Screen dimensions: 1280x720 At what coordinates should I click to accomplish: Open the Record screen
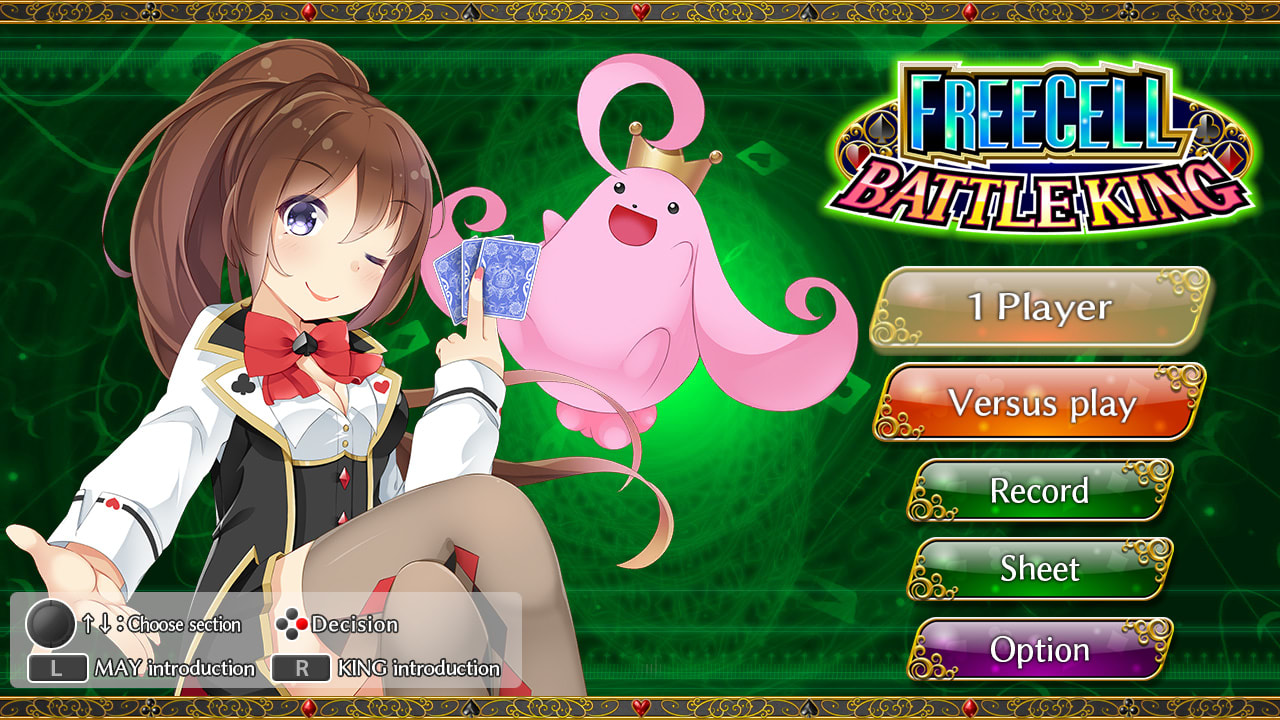coord(1042,491)
